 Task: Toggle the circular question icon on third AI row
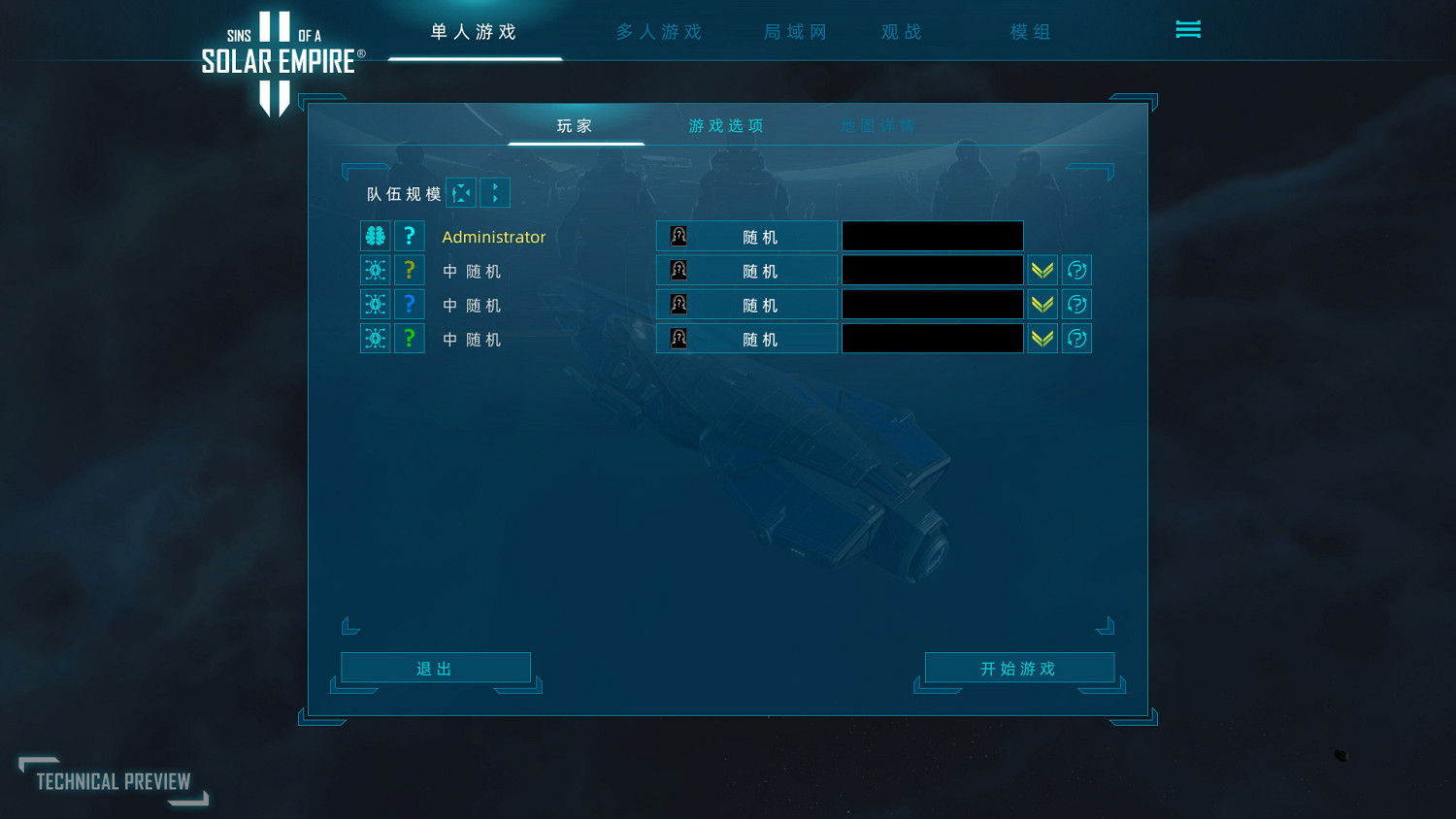(1077, 304)
